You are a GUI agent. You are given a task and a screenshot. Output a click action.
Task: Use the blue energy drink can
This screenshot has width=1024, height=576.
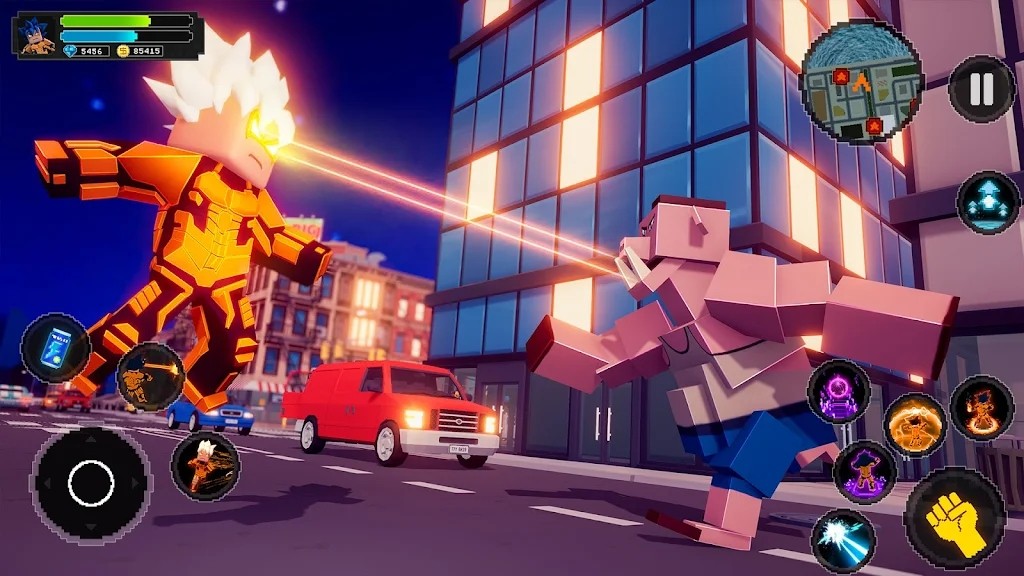pyautogui.click(x=55, y=347)
